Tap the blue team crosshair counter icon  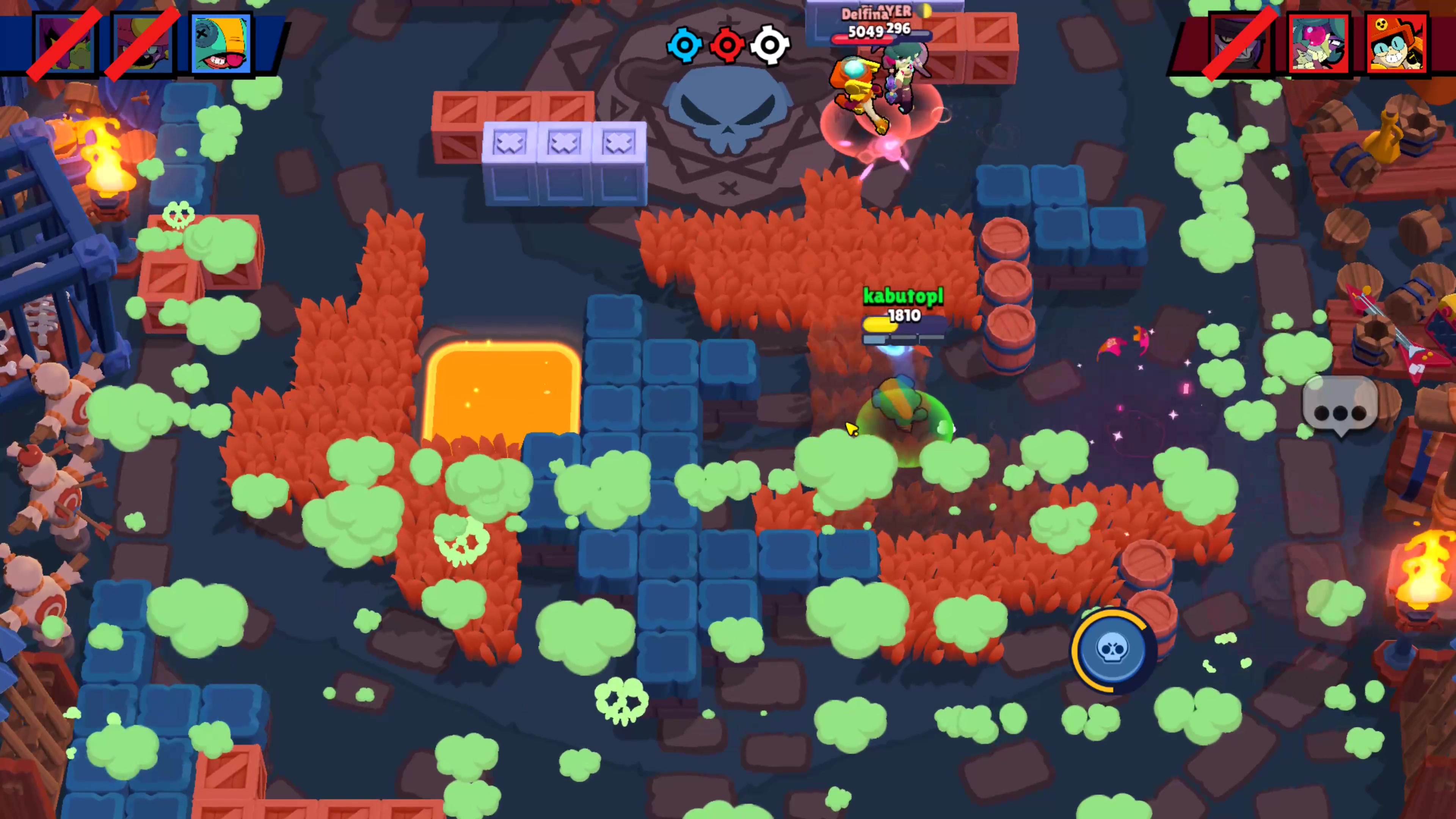click(x=685, y=45)
